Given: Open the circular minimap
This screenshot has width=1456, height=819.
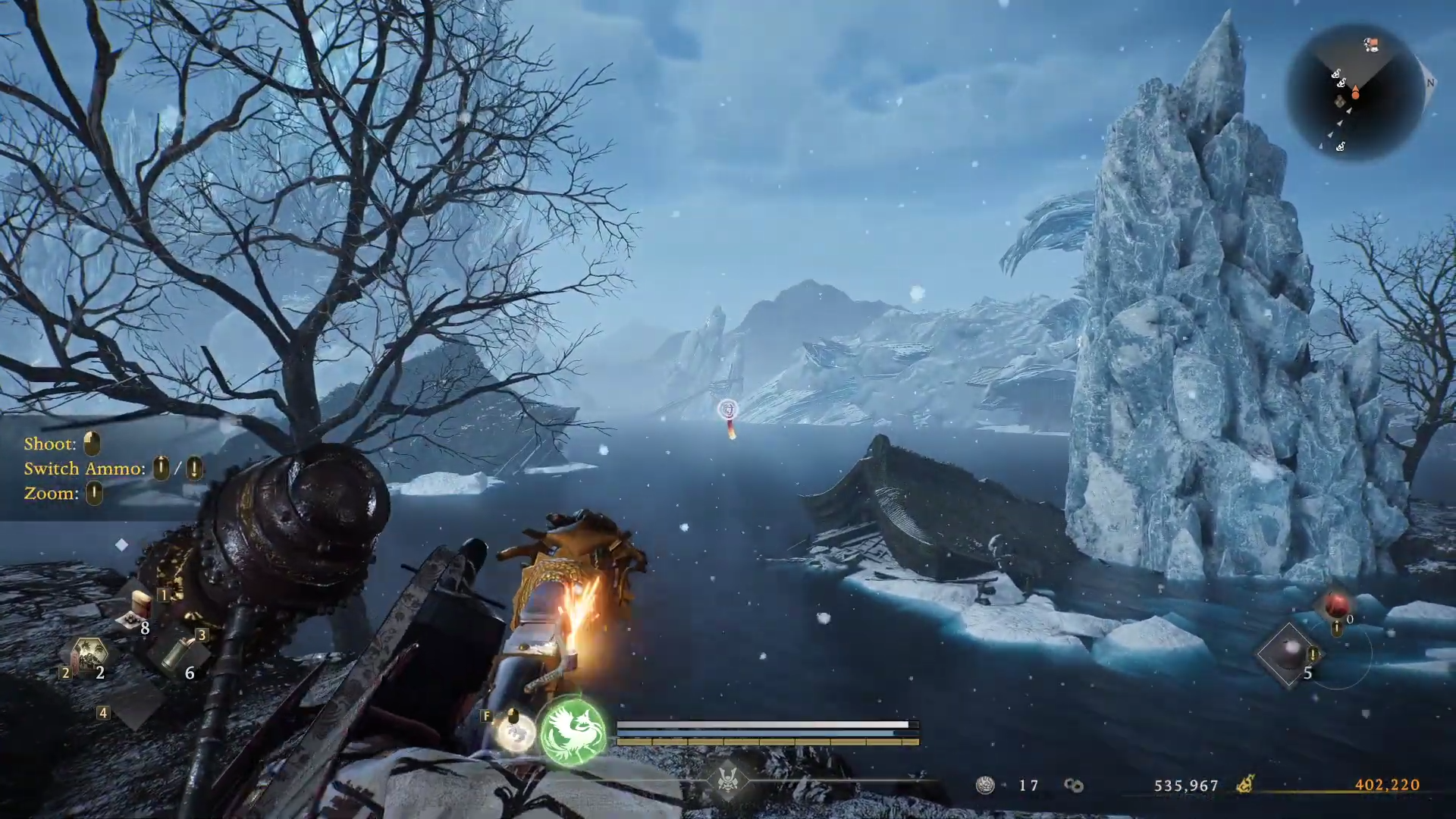Looking at the screenshot, I should pyautogui.click(x=1355, y=92).
